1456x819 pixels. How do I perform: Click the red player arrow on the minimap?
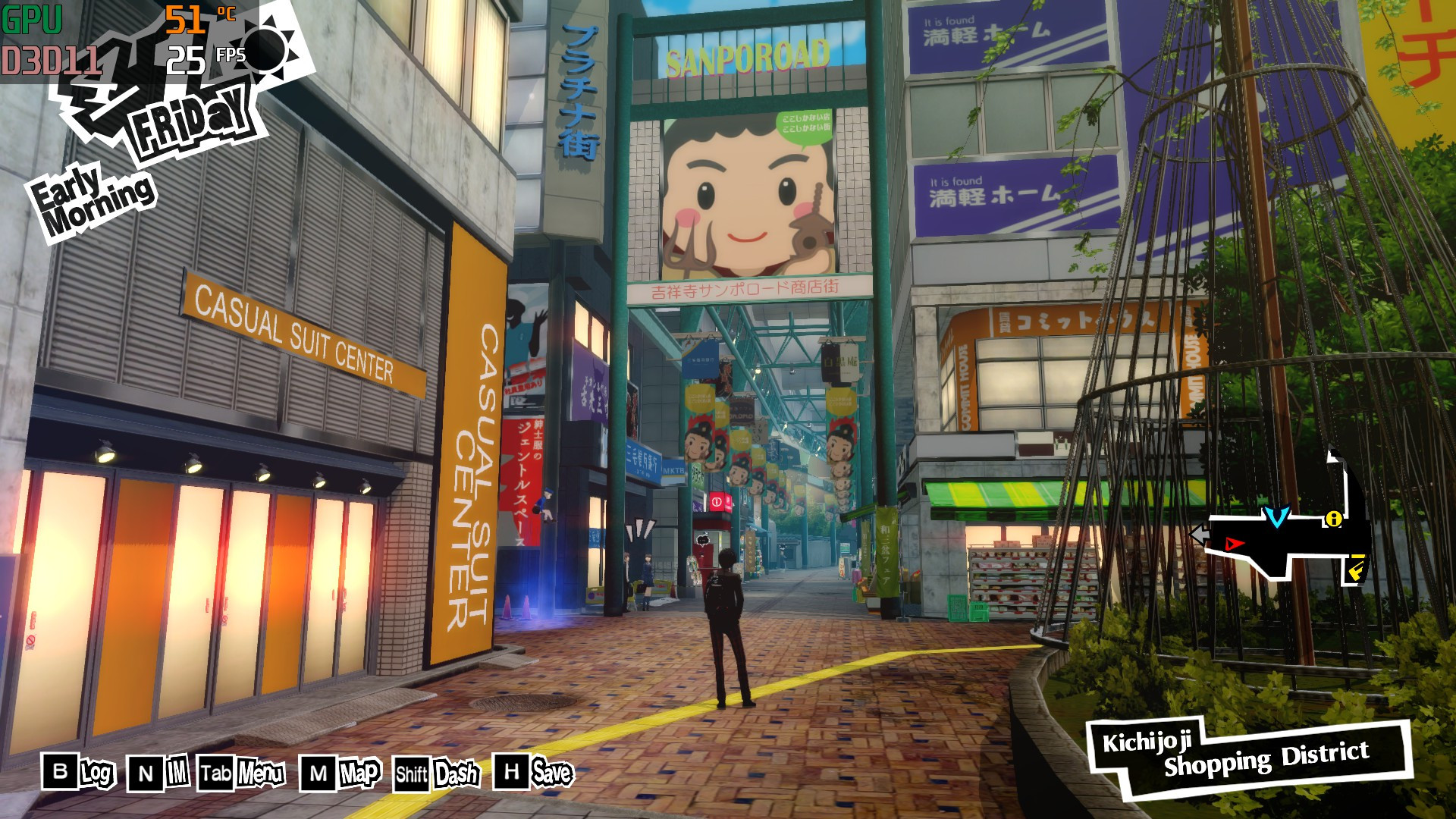[x=1234, y=544]
